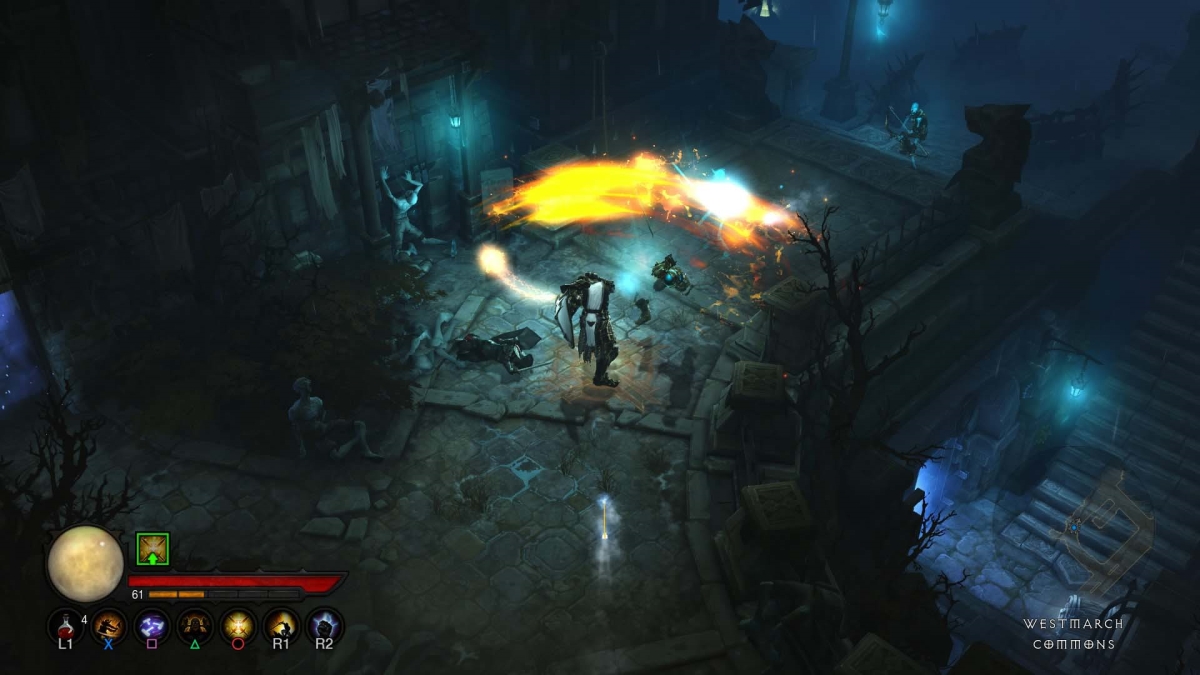Use the blue lightning fist skill

324,625
